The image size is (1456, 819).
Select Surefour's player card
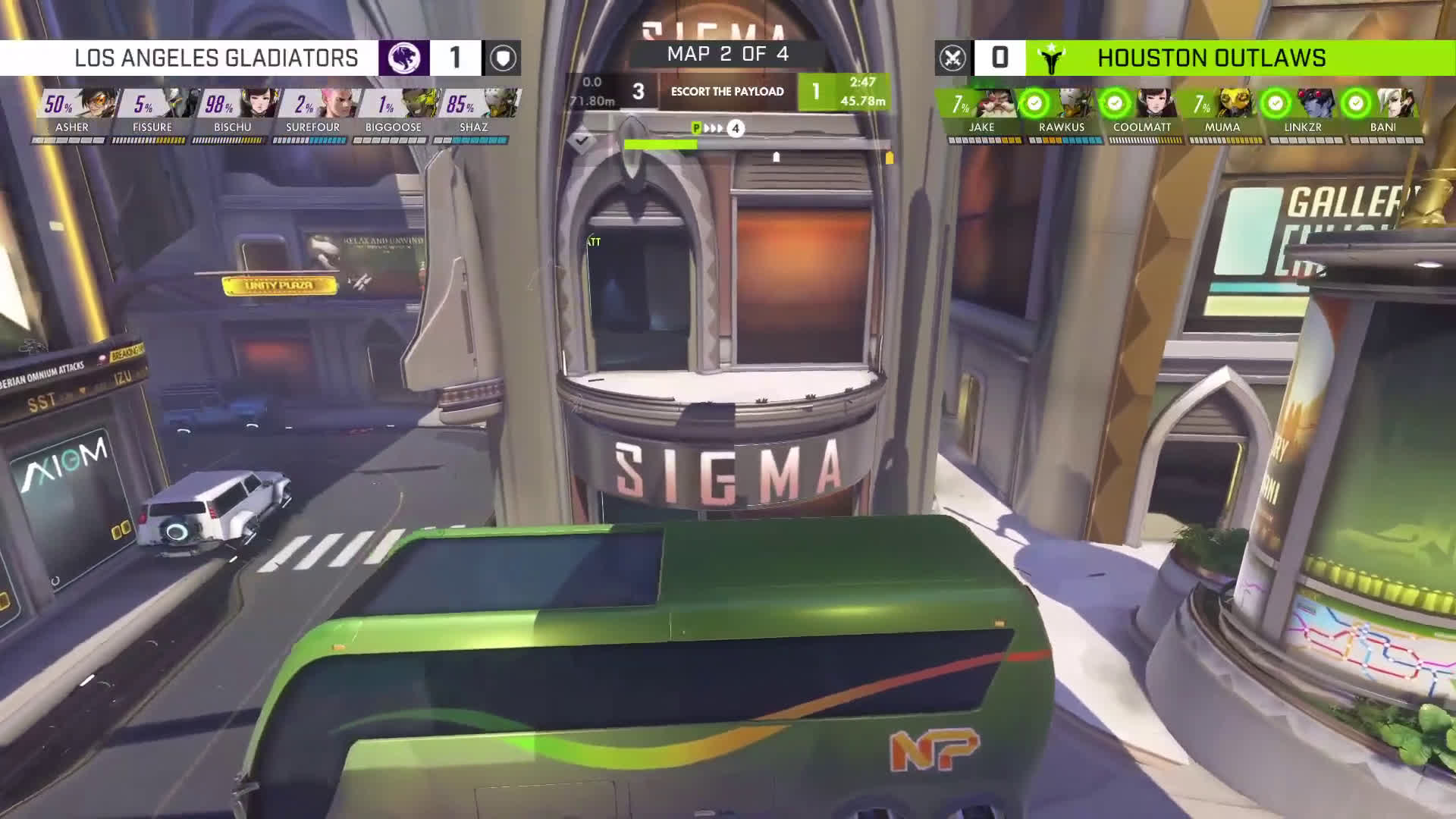[312, 115]
